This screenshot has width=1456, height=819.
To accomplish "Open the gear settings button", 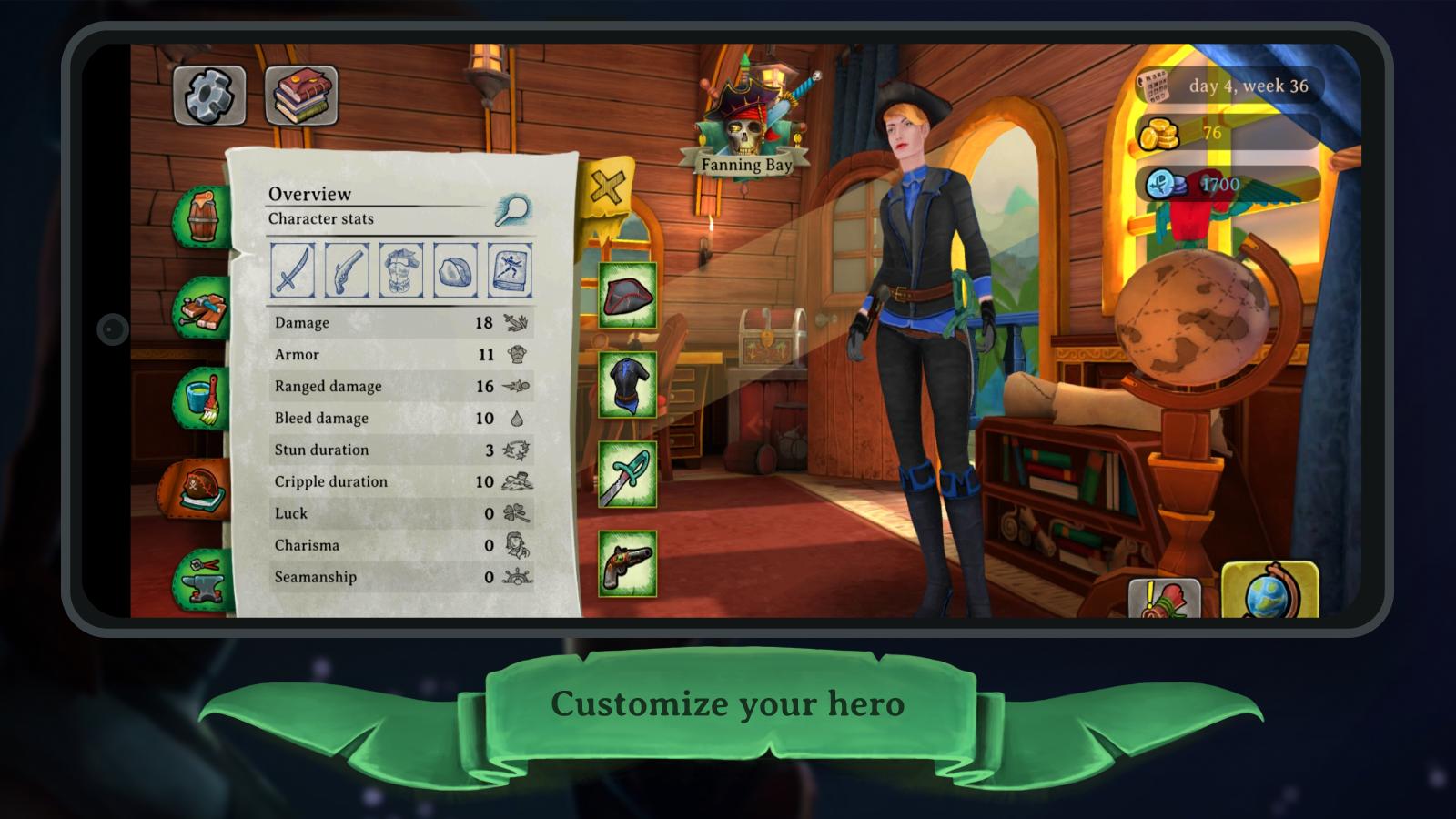I will pyautogui.click(x=209, y=95).
